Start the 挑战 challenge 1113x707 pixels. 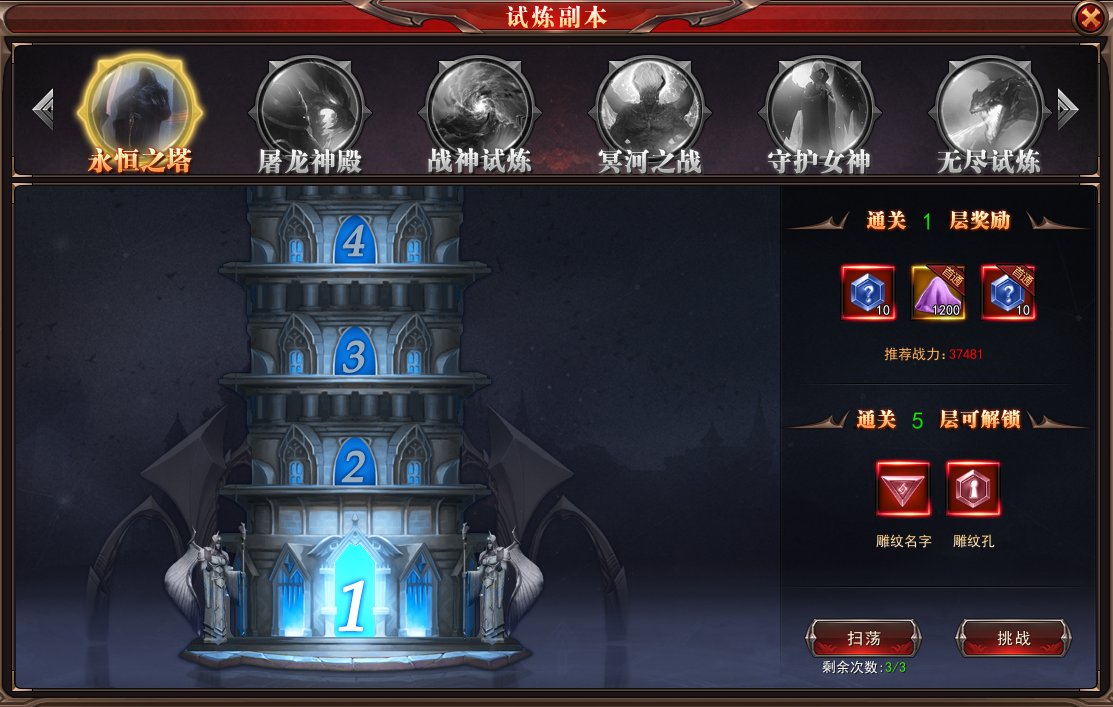tap(1013, 638)
